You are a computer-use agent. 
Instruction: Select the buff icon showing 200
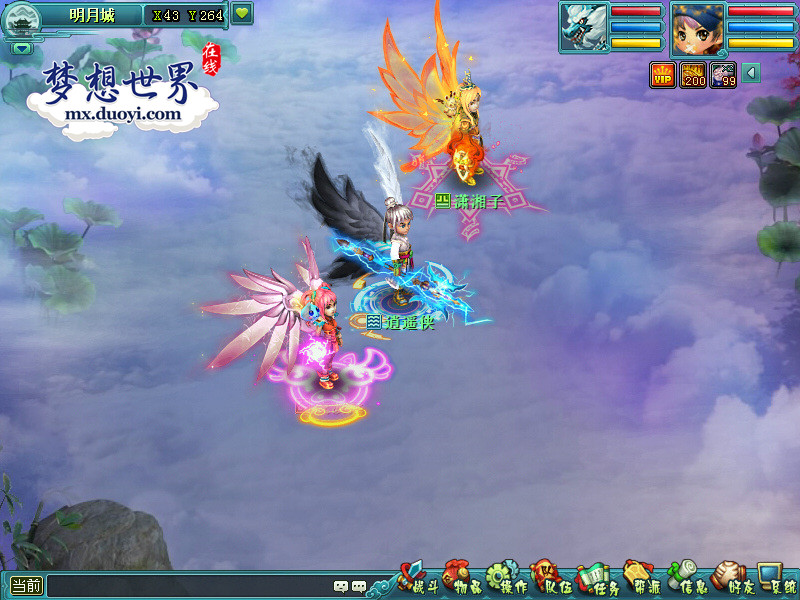pyautogui.click(x=693, y=74)
